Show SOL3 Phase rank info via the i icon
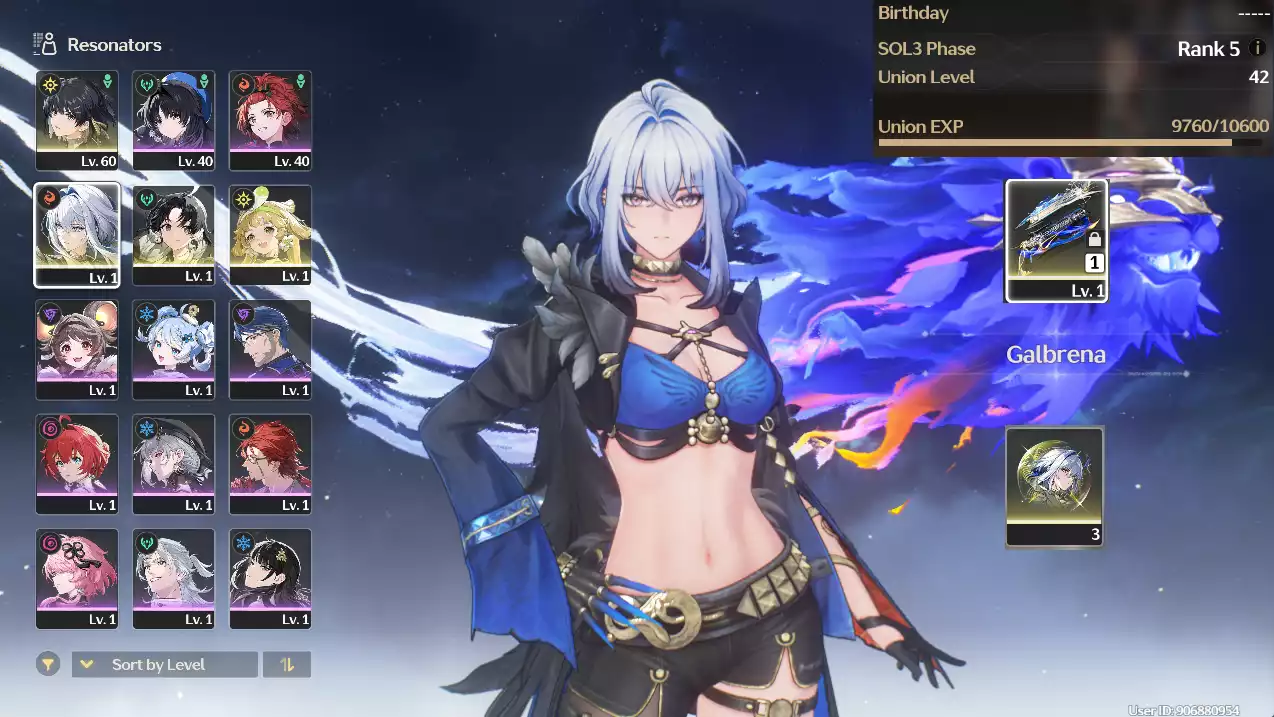The height and width of the screenshot is (717, 1274). pyautogui.click(x=1257, y=48)
